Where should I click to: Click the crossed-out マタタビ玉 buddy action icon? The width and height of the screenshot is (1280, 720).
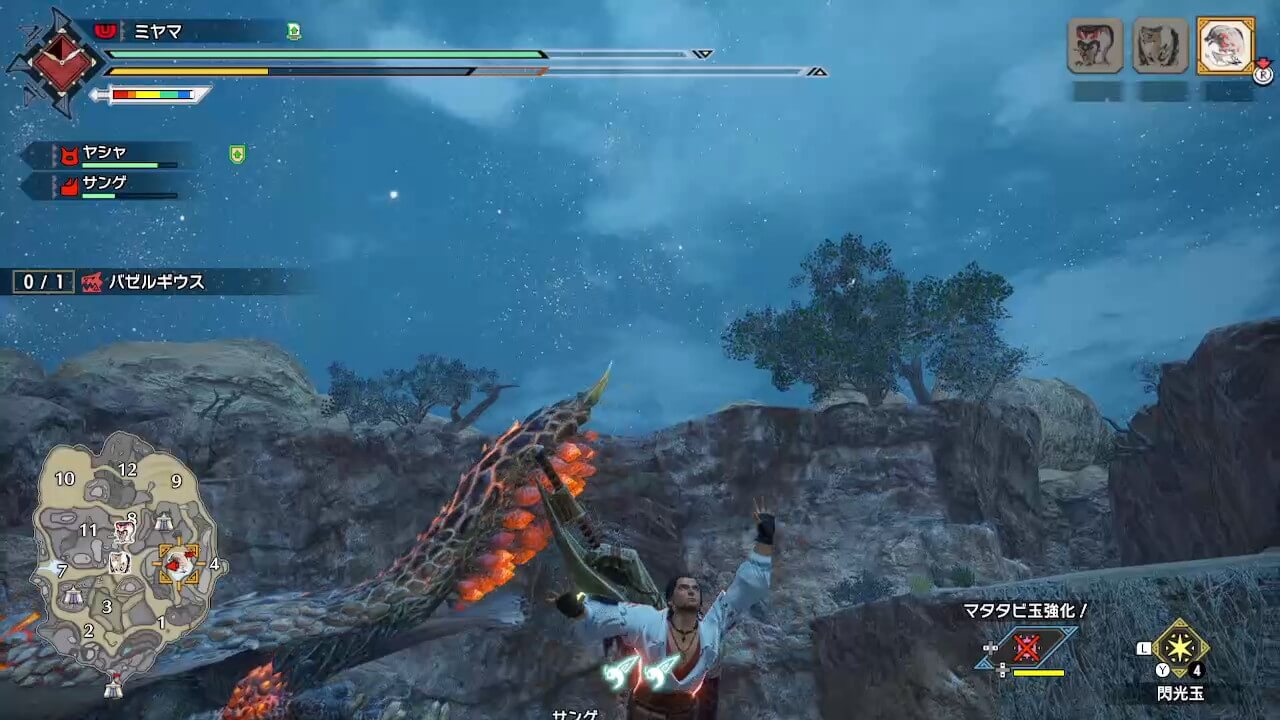coord(1026,648)
